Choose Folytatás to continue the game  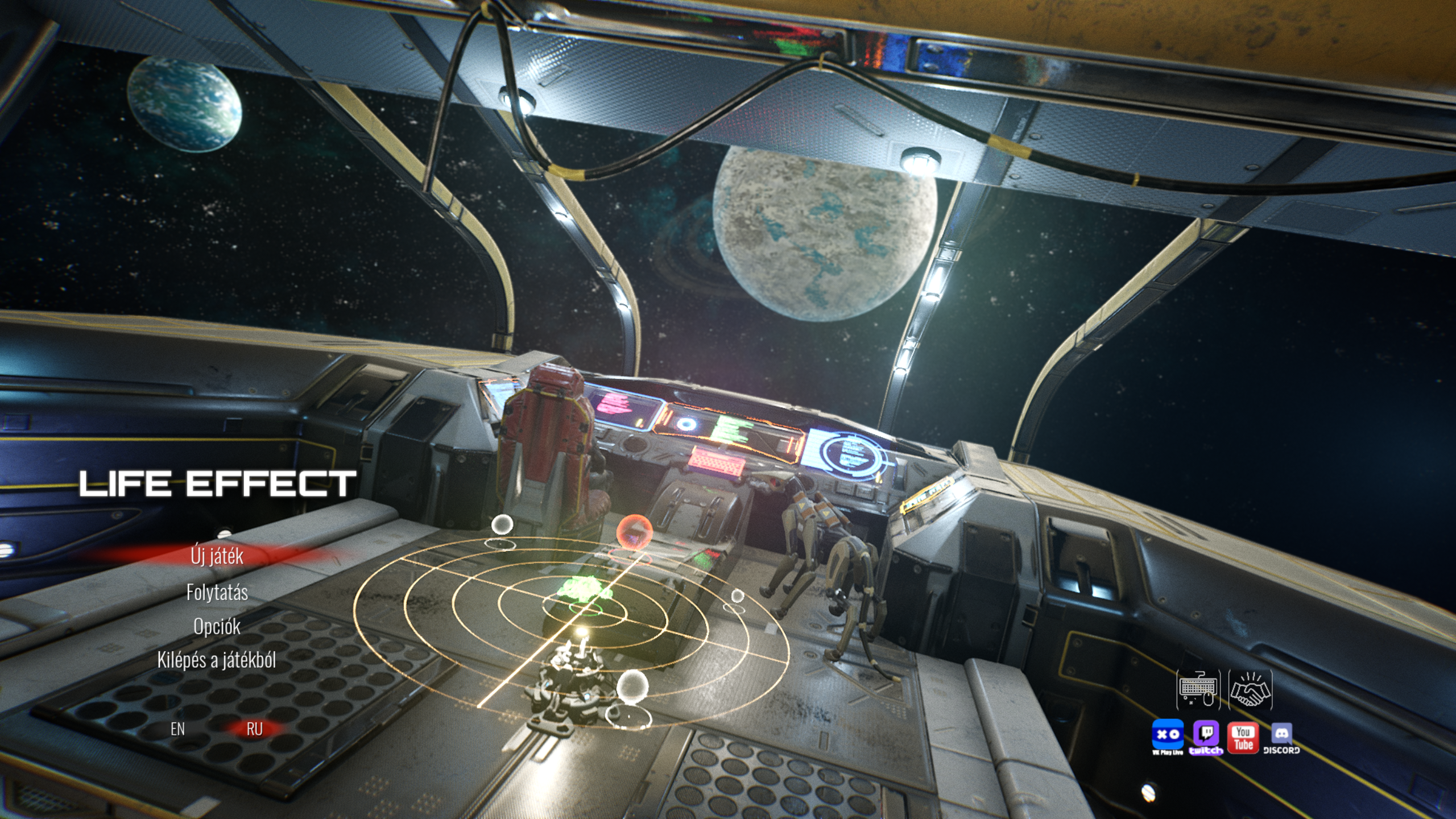[217, 593]
